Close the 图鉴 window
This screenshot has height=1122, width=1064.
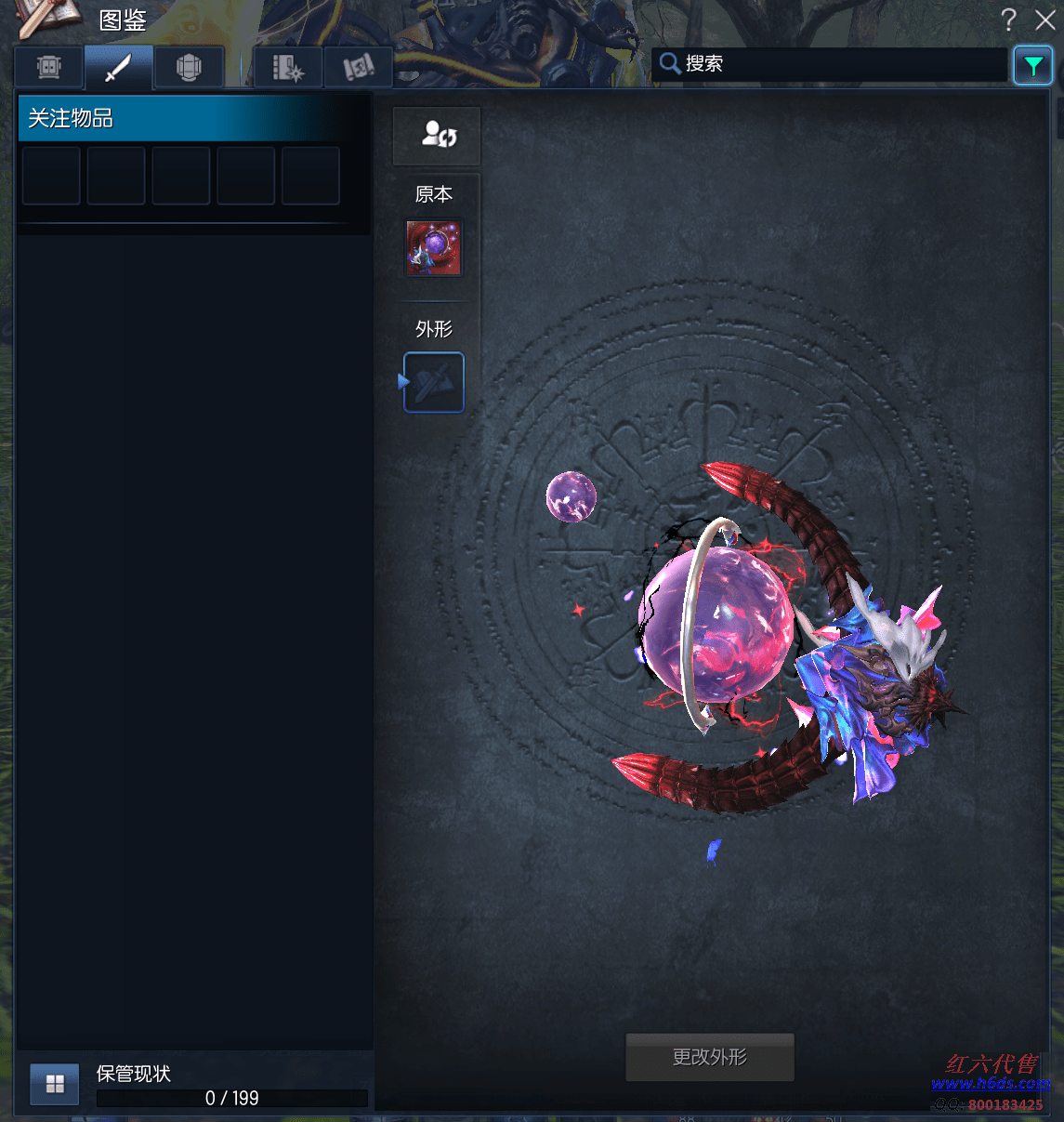[x=1045, y=20]
